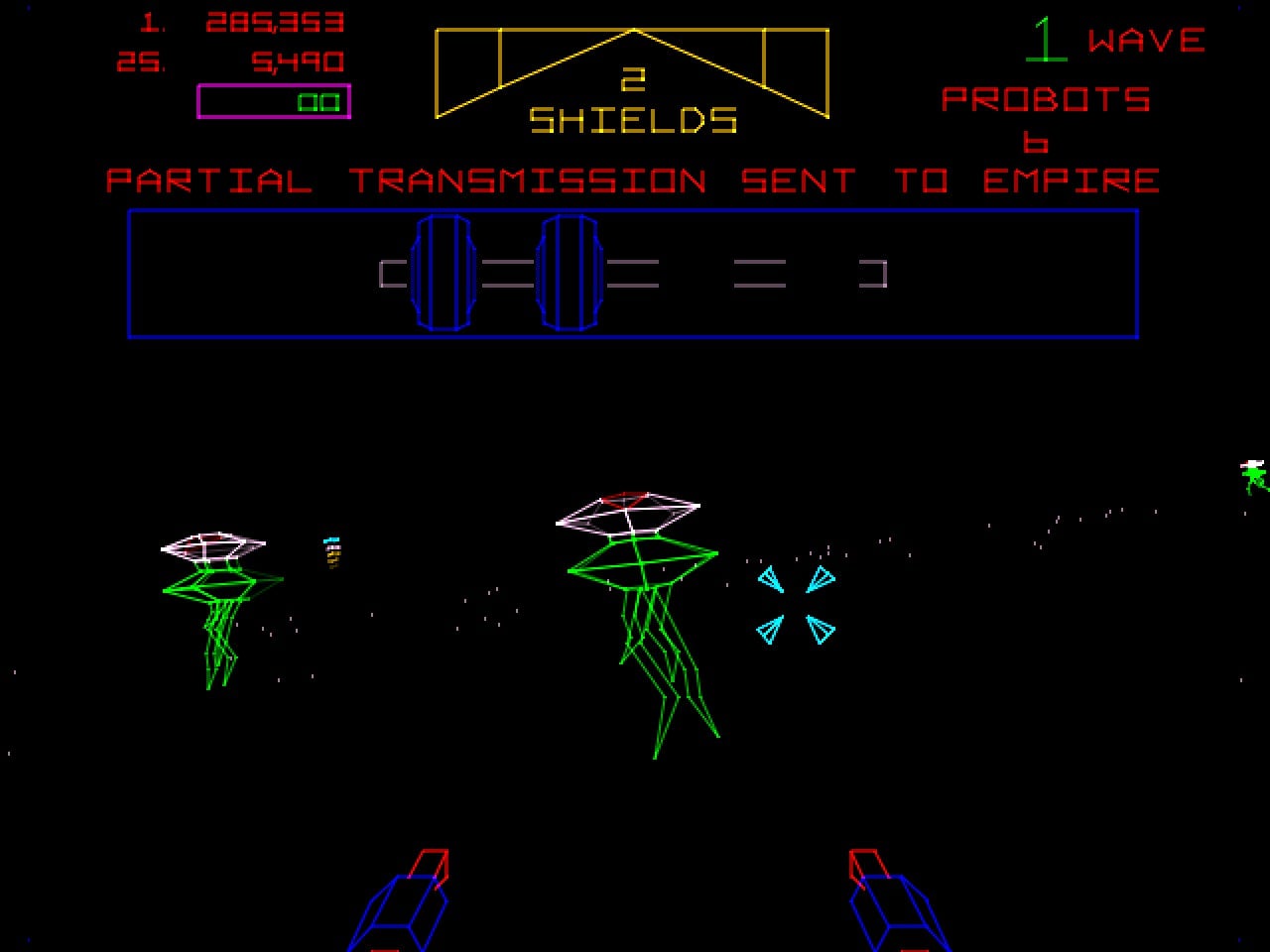
Task: Click the right bracket marker inside the radar
Action: click(871, 275)
